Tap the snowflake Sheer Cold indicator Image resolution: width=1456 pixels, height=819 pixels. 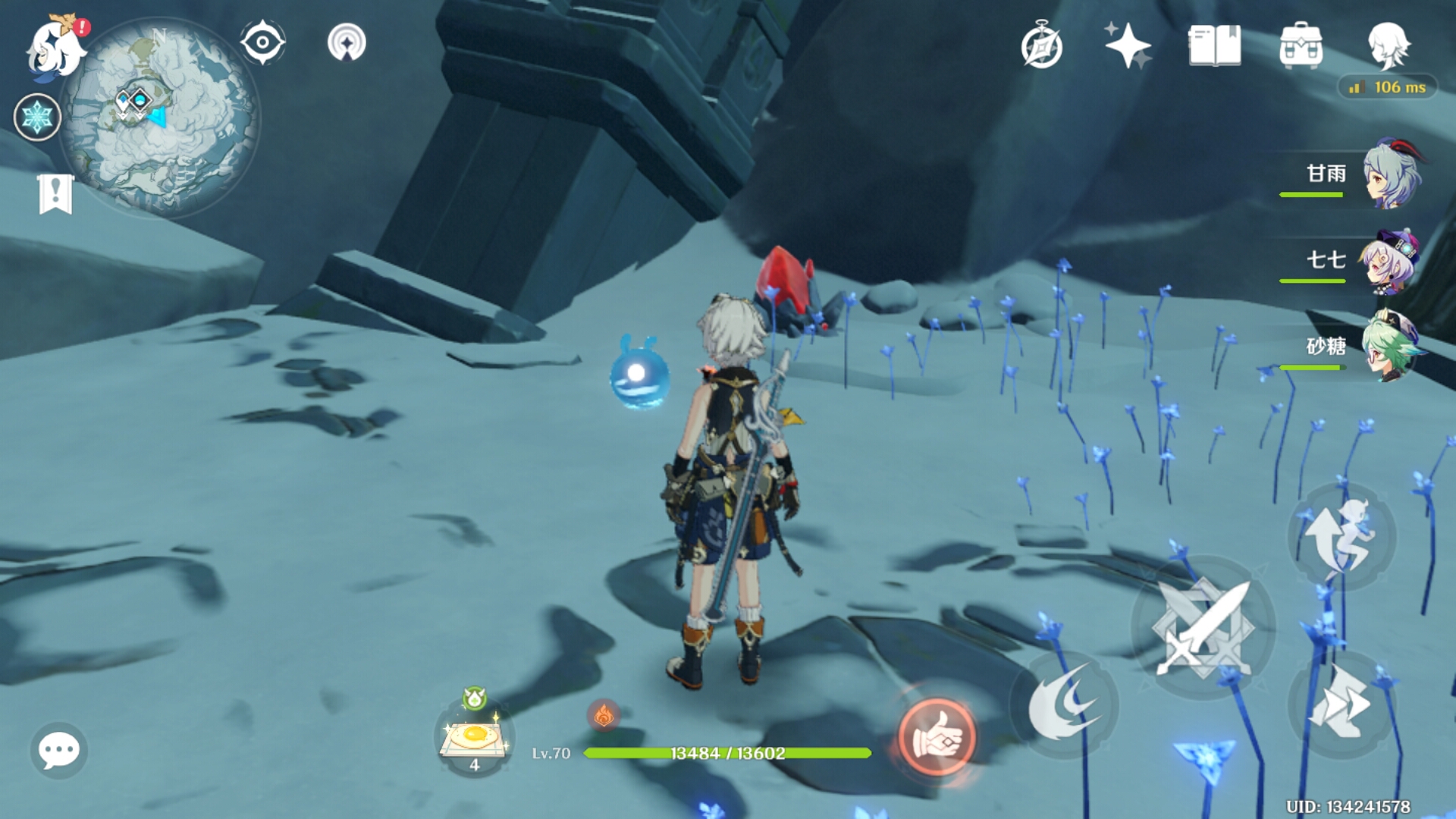[37, 118]
